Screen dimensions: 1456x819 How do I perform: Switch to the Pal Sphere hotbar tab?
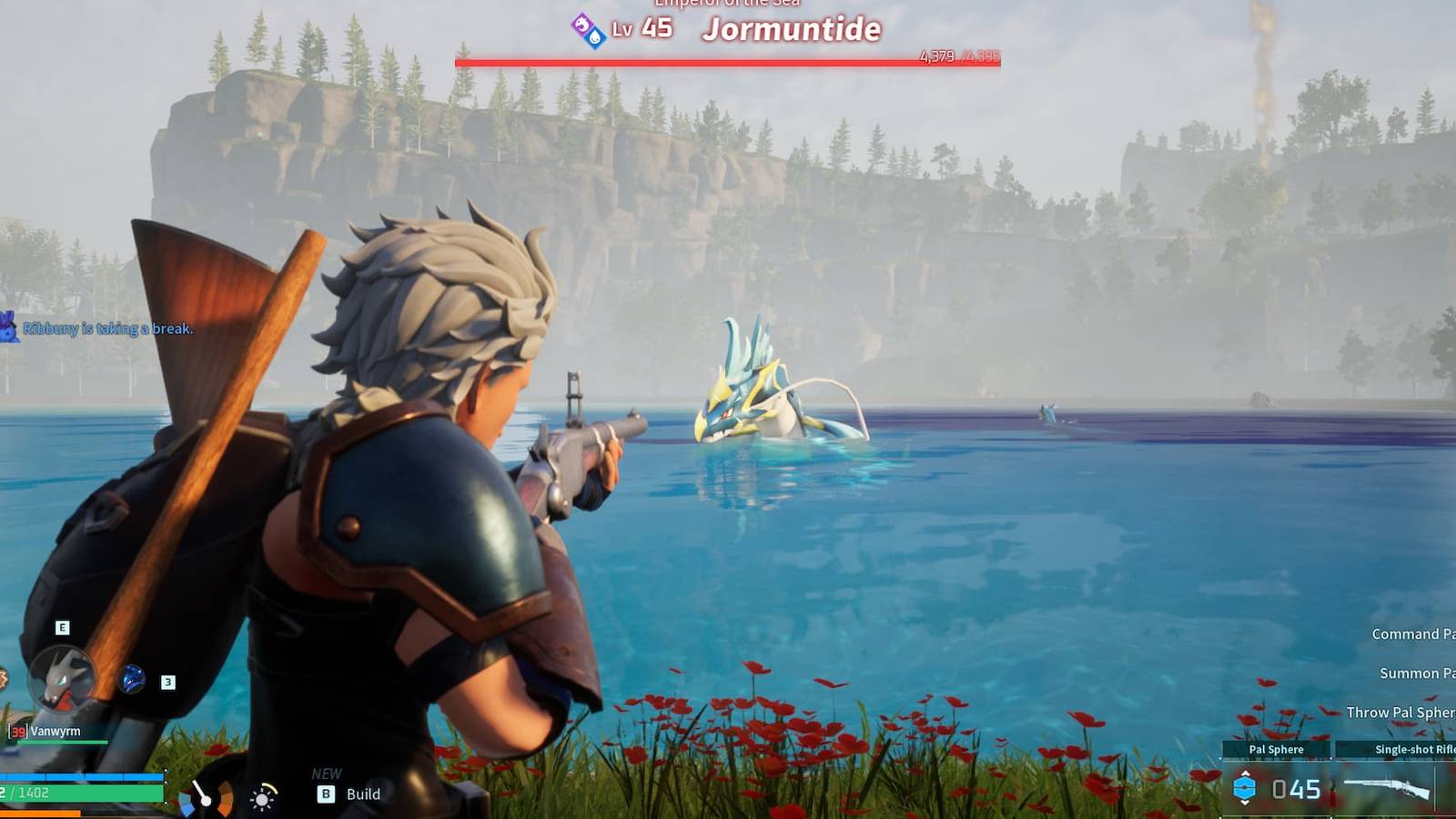coord(1276,749)
